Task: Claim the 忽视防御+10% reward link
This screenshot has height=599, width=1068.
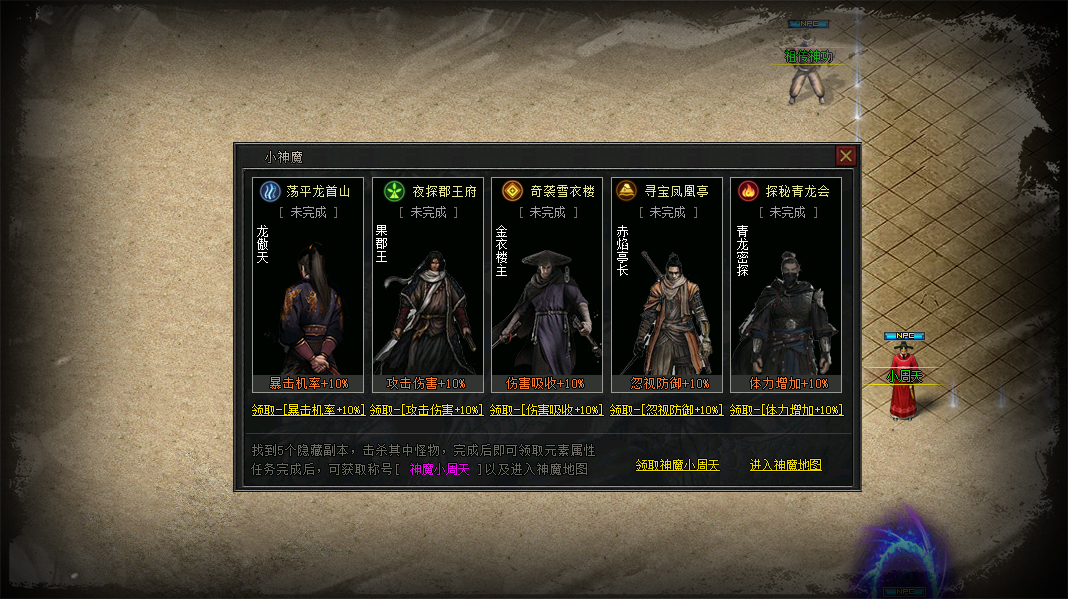Action: (x=667, y=410)
